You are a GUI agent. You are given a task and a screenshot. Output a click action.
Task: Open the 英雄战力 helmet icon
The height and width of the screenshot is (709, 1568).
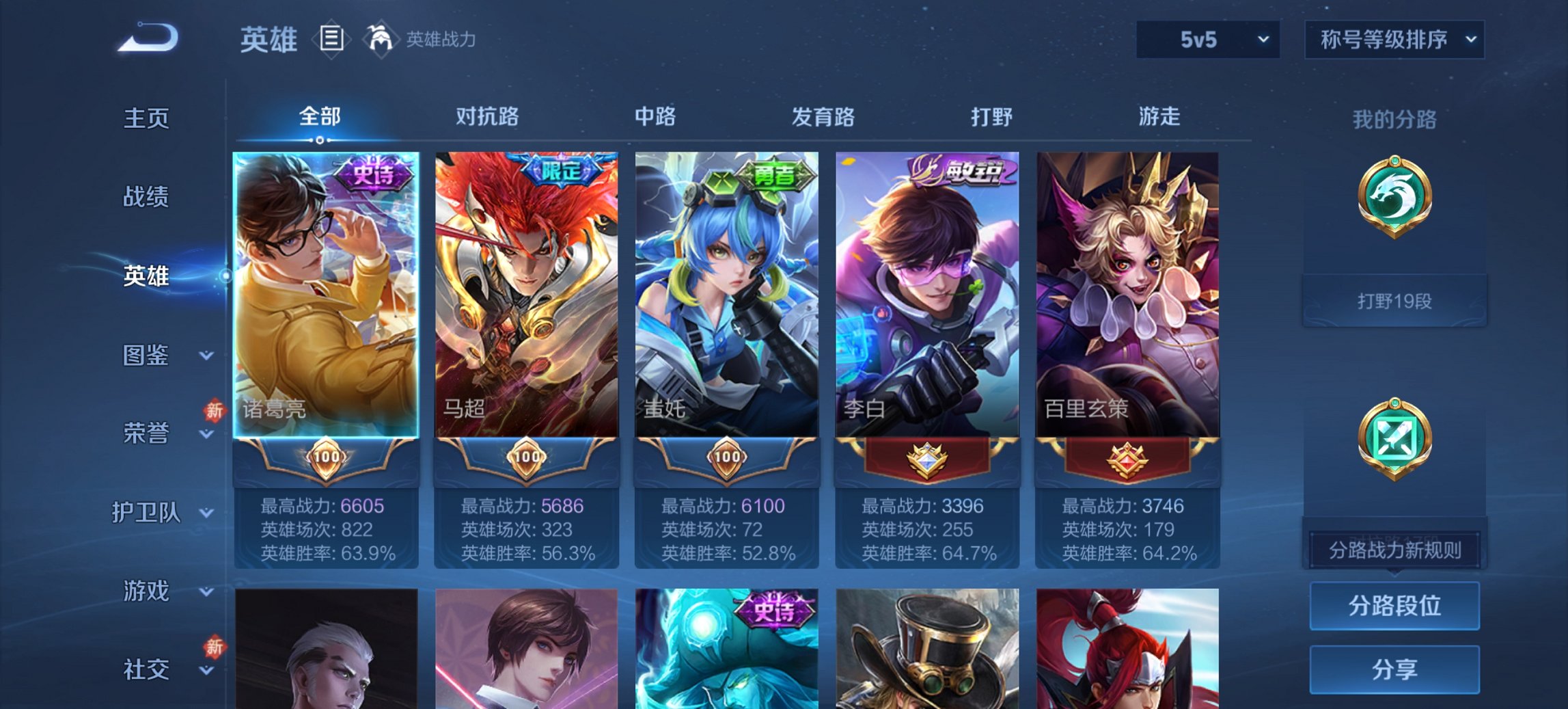pos(381,39)
